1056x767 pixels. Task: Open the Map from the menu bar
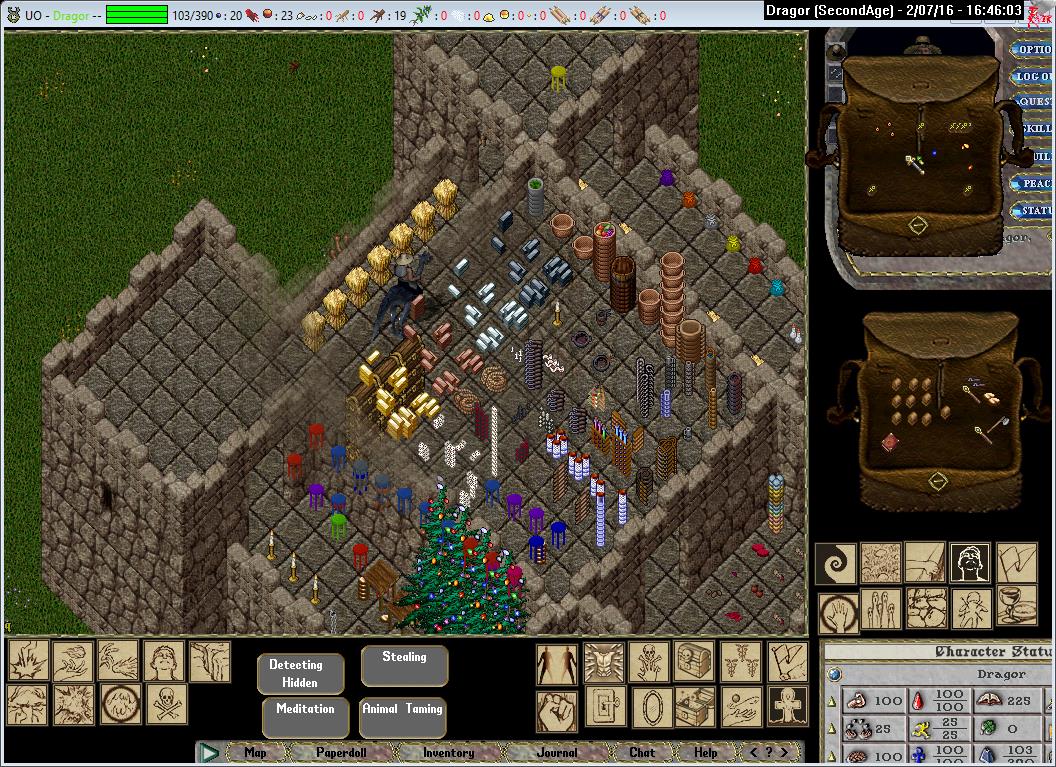click(x=256, y=752)
